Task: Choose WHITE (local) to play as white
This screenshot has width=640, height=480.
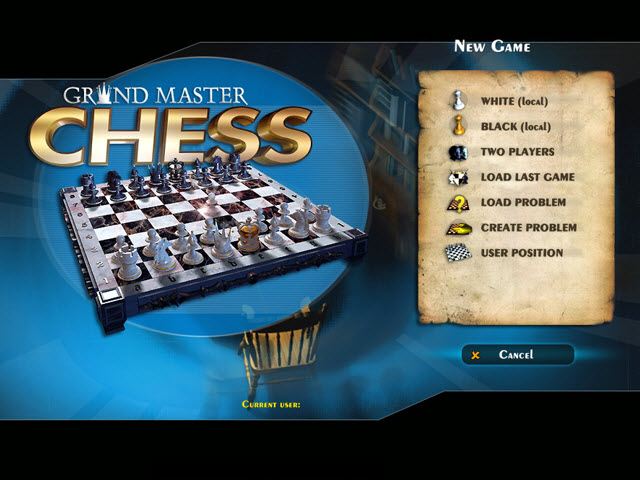Action: (x=514, y=101)
